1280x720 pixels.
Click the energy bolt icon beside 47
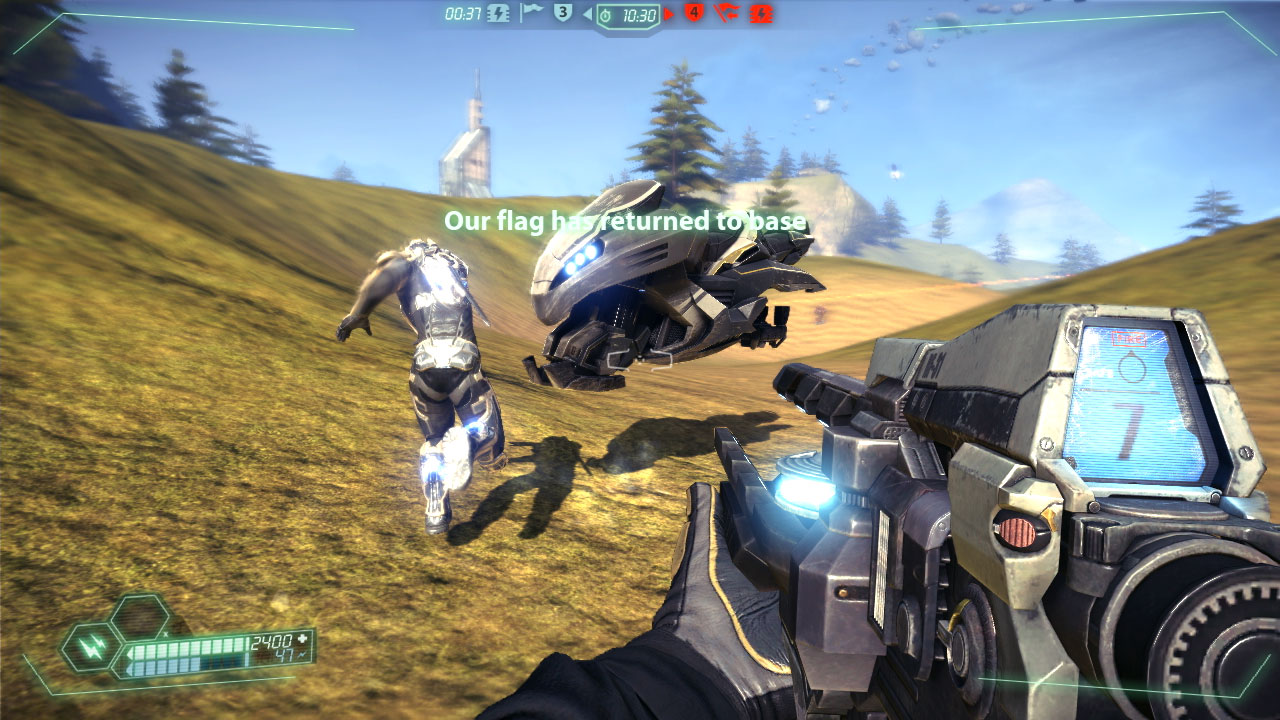(x=302, y=656)
